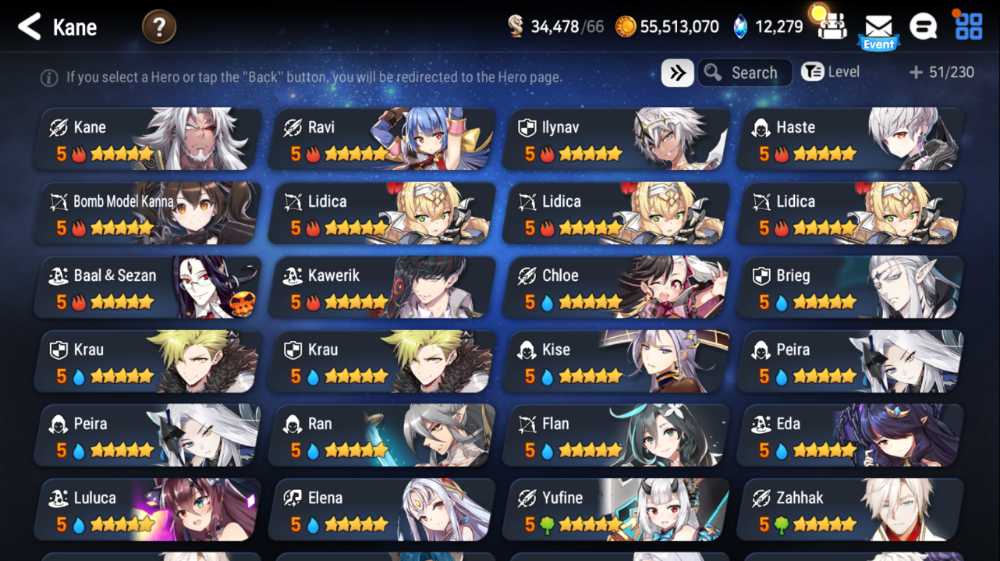Click the double-arrow expand button
This screenshot has height=561, width=1000.
(x=677, y=73)
